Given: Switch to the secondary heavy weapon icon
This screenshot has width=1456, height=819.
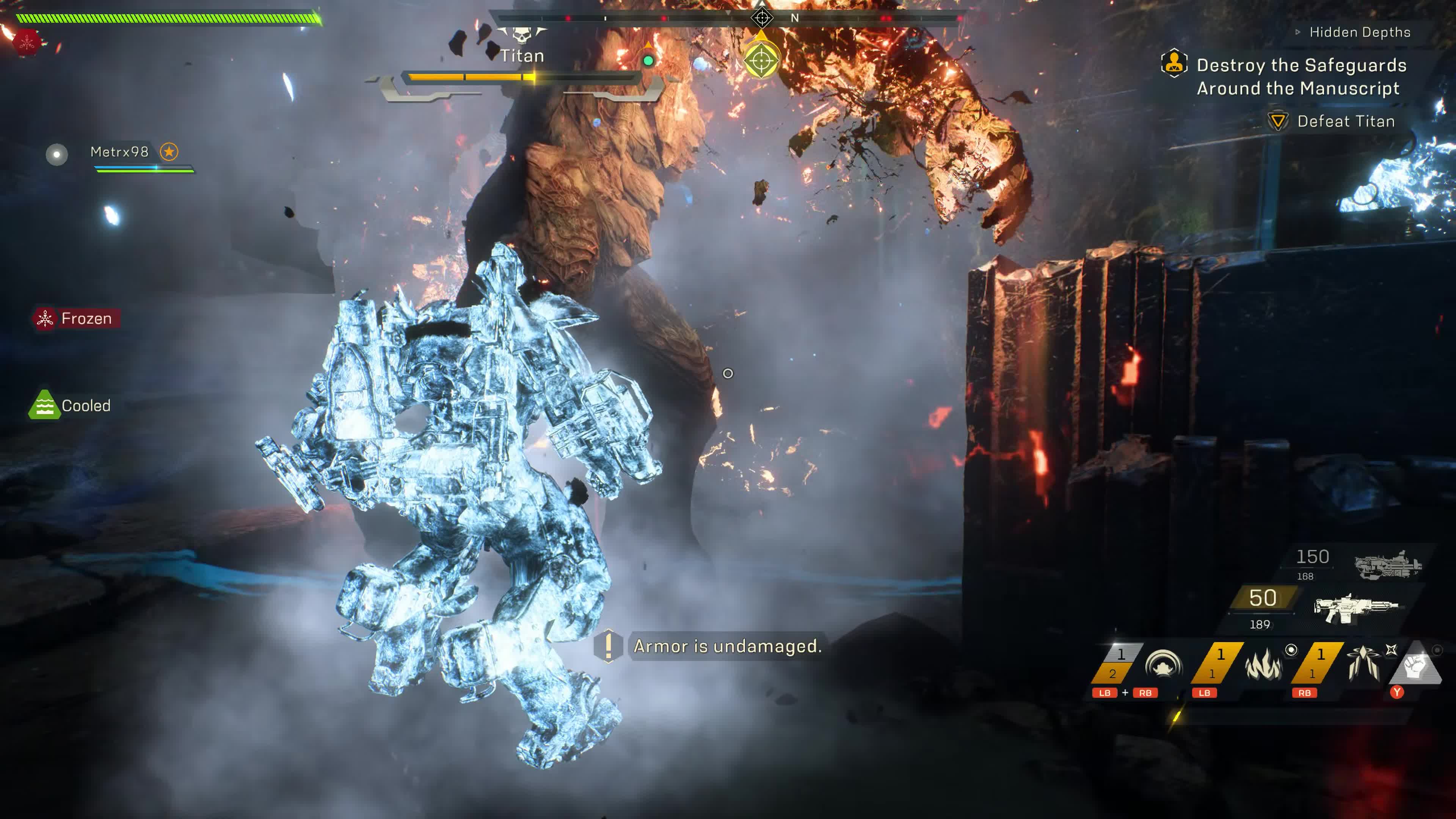Looking at the screenshot, I should (1388, 564).
